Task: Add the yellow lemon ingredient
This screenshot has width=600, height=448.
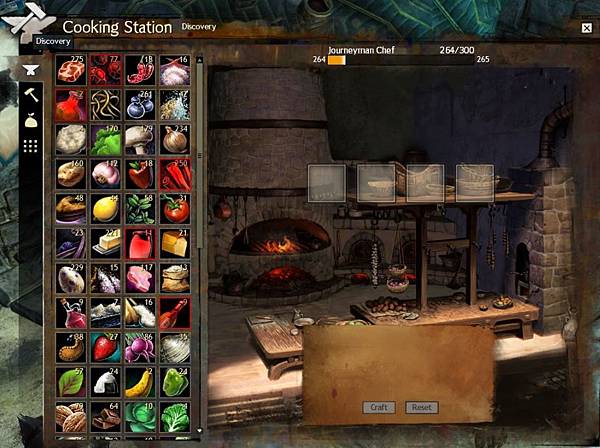Action: pyautogui.click(x=106, y=208)
